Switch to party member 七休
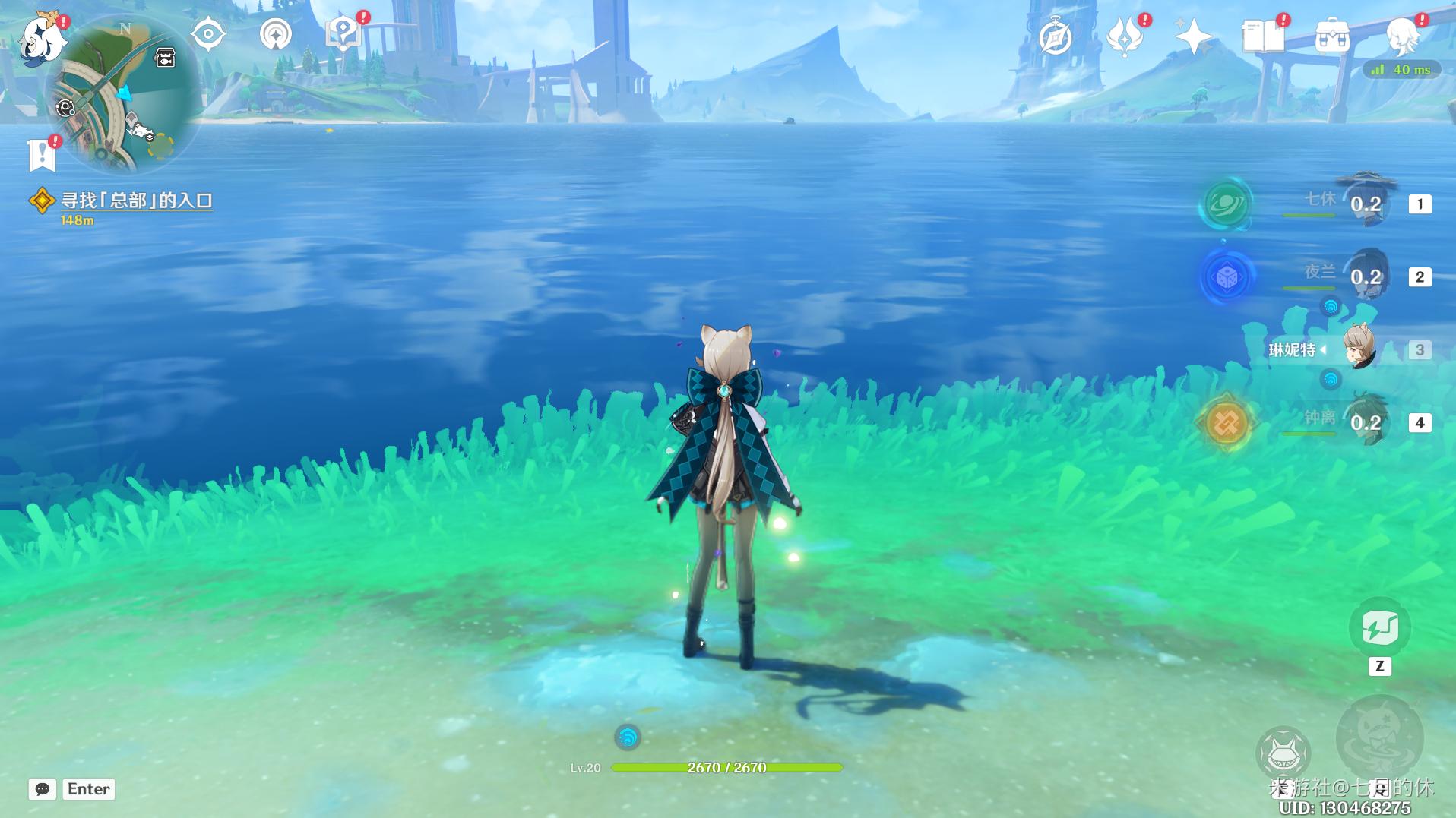Image resolution: width=1456 pixels, height=818 pixels. coord(1366,204)
